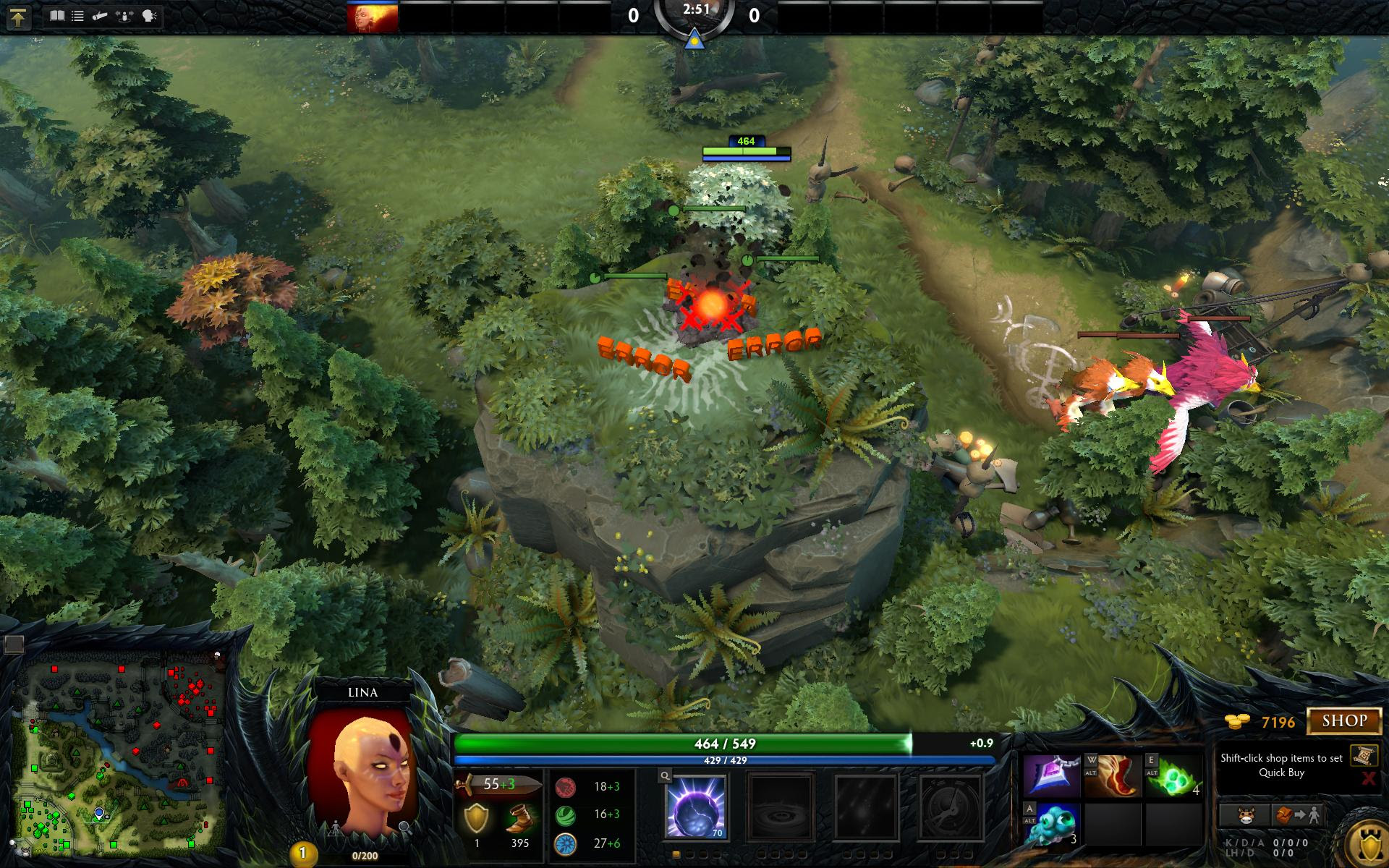Expand the main menu arrow at top left
Screen dimensions: 1389x868
(18, 16)
